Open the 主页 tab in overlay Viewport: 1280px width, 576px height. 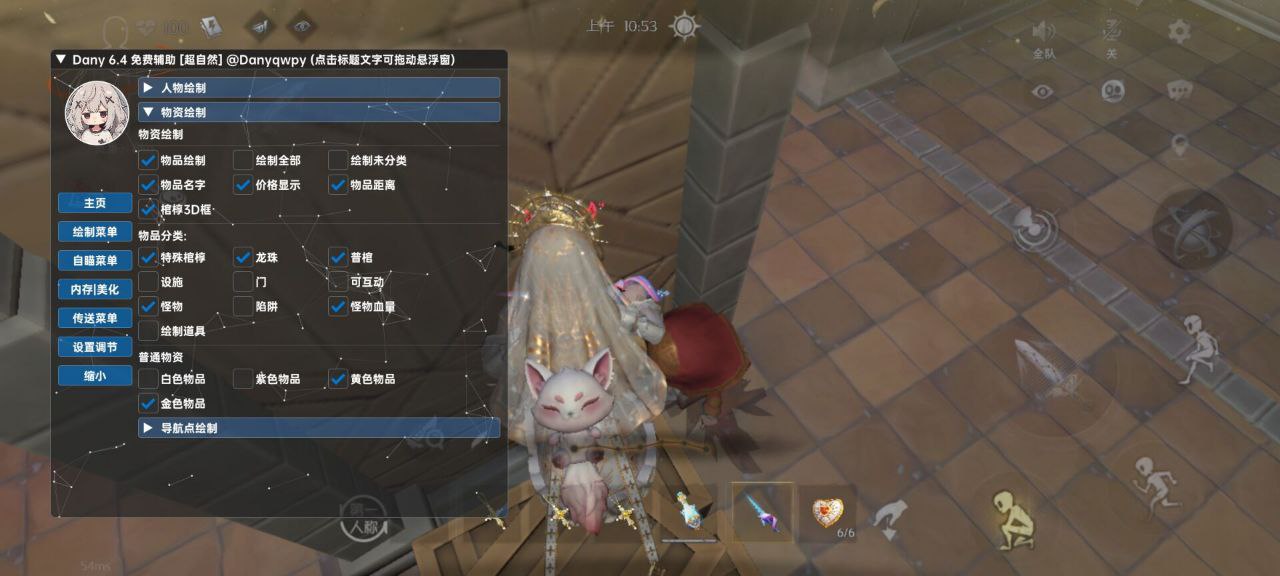point(95,203)
